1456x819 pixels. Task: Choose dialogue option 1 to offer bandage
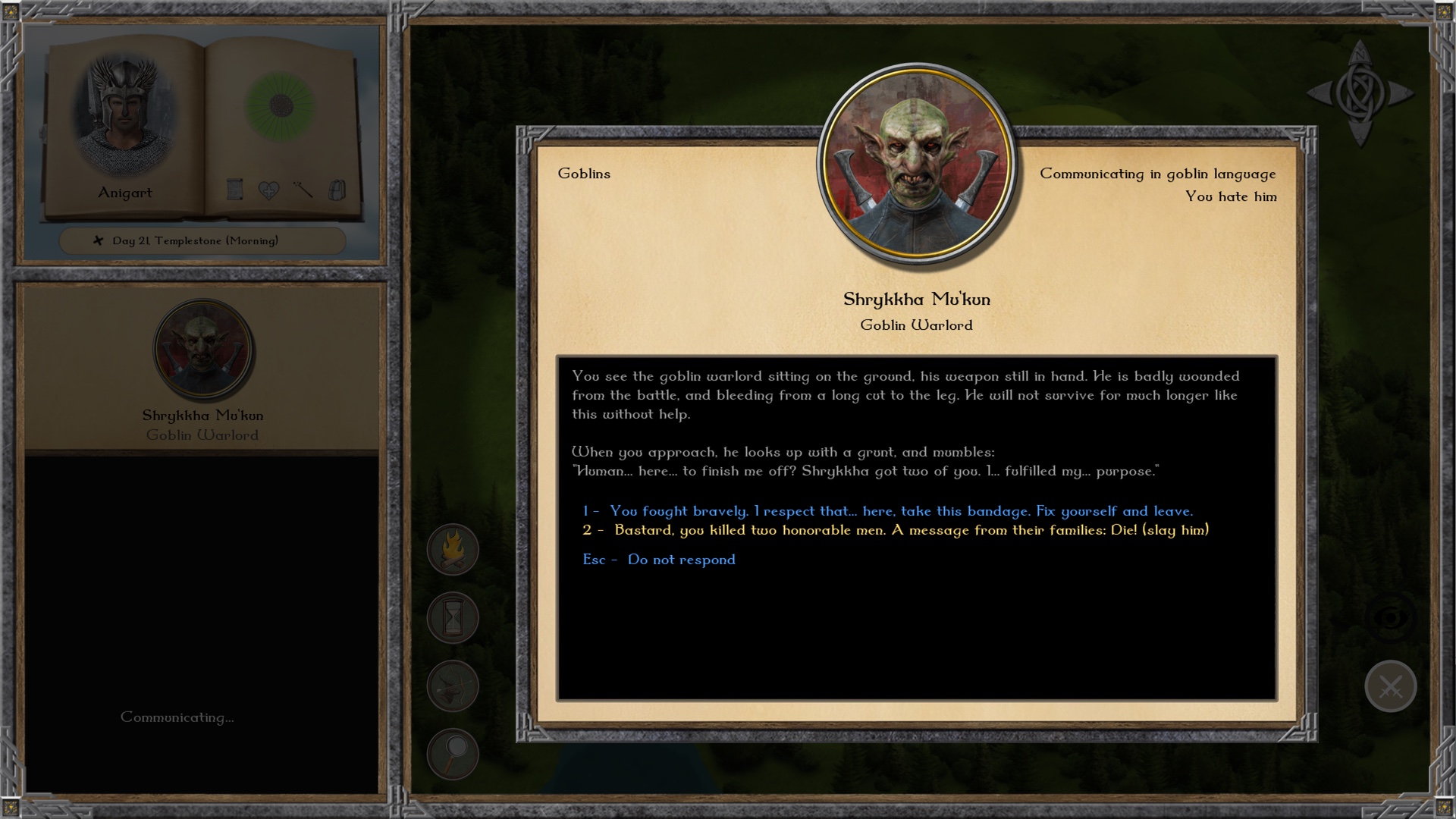coord(888,511)
